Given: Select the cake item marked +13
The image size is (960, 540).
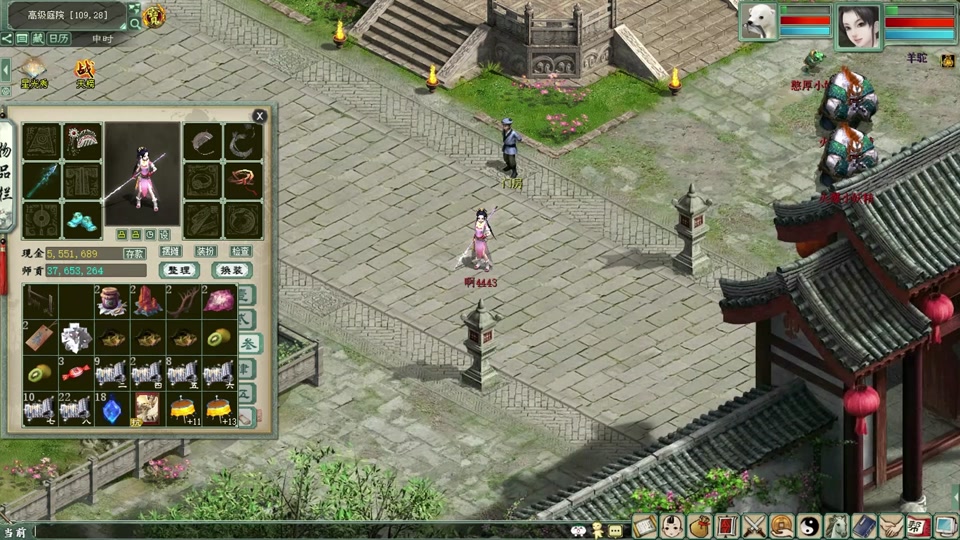Looking at the screenshot, I should [x=218, y=409].
